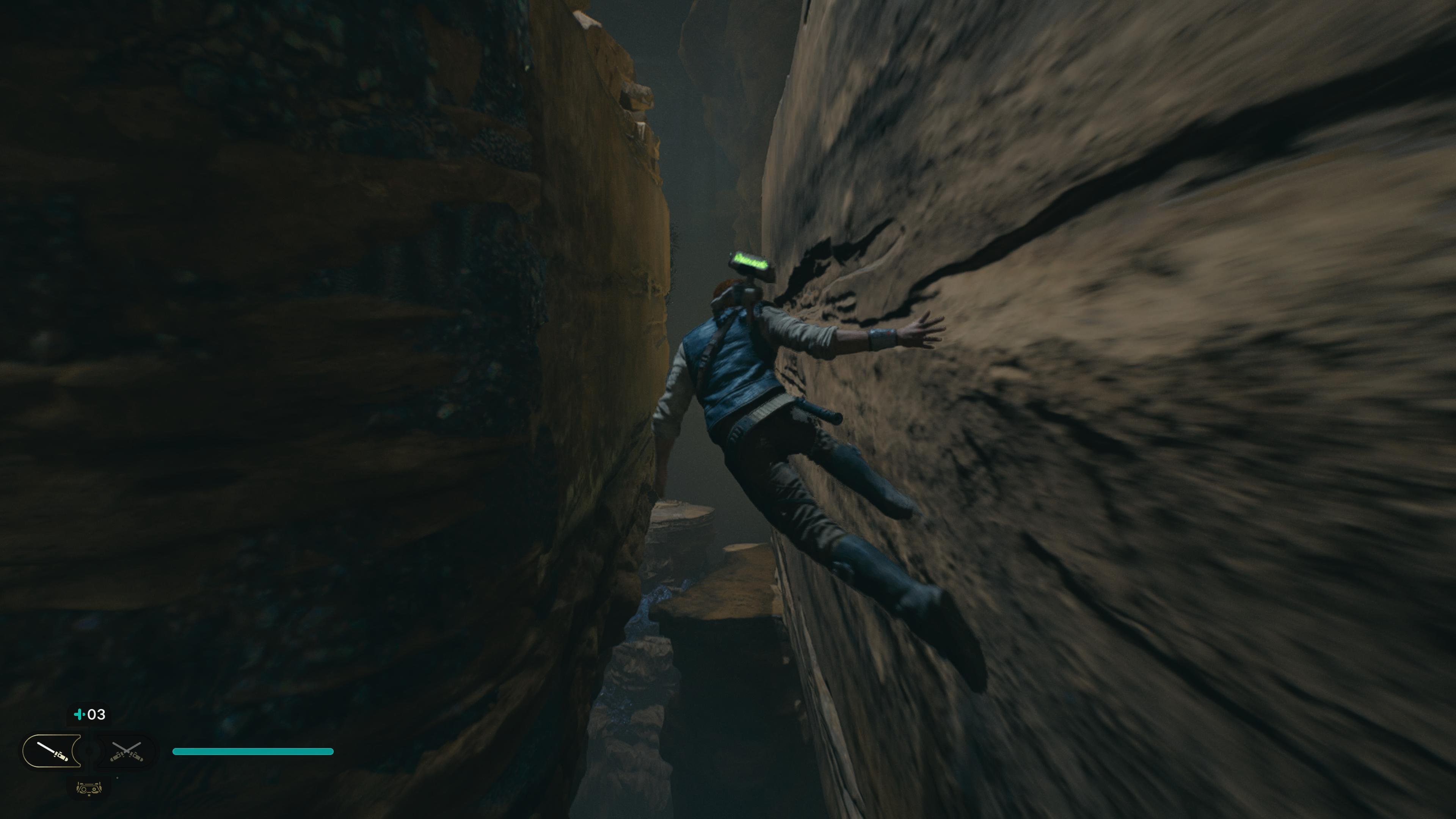The width and height of the screenshot is (1456, 819).
Task: Activate the BD-1 droid icon
Action: pyautogui.click(x=89, y=788)
